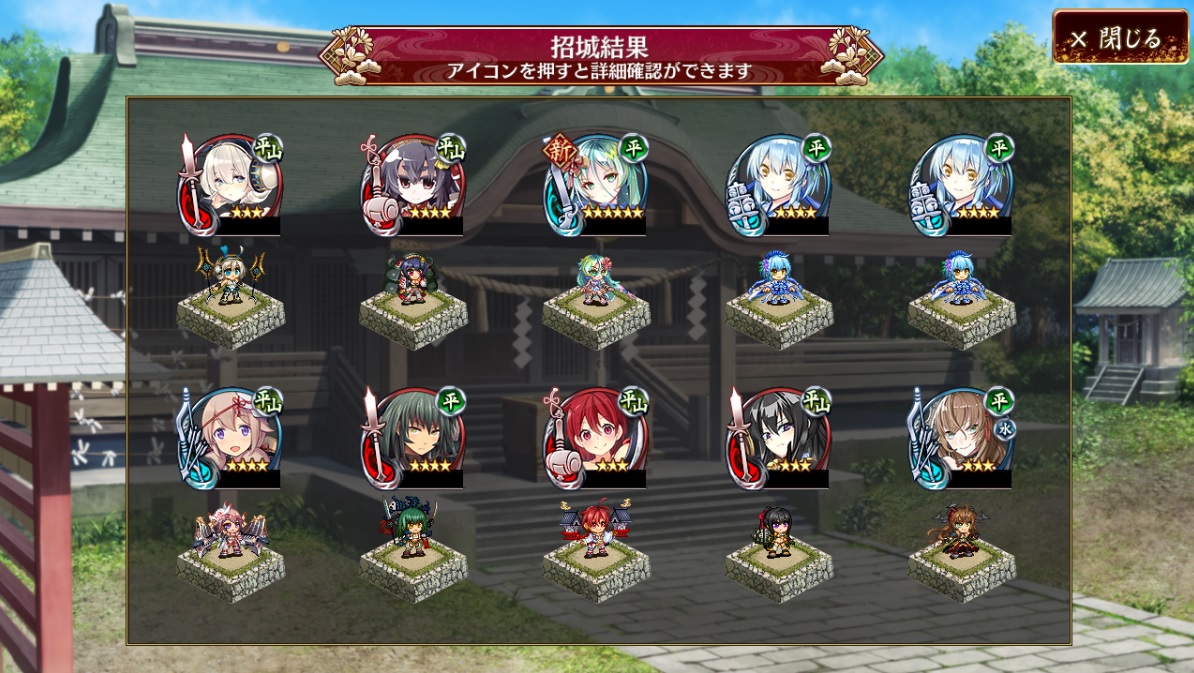Inspect the pink-haired bow girl portrait
1194x673 pixels.
pyautogui.click(x=232, y=438)
